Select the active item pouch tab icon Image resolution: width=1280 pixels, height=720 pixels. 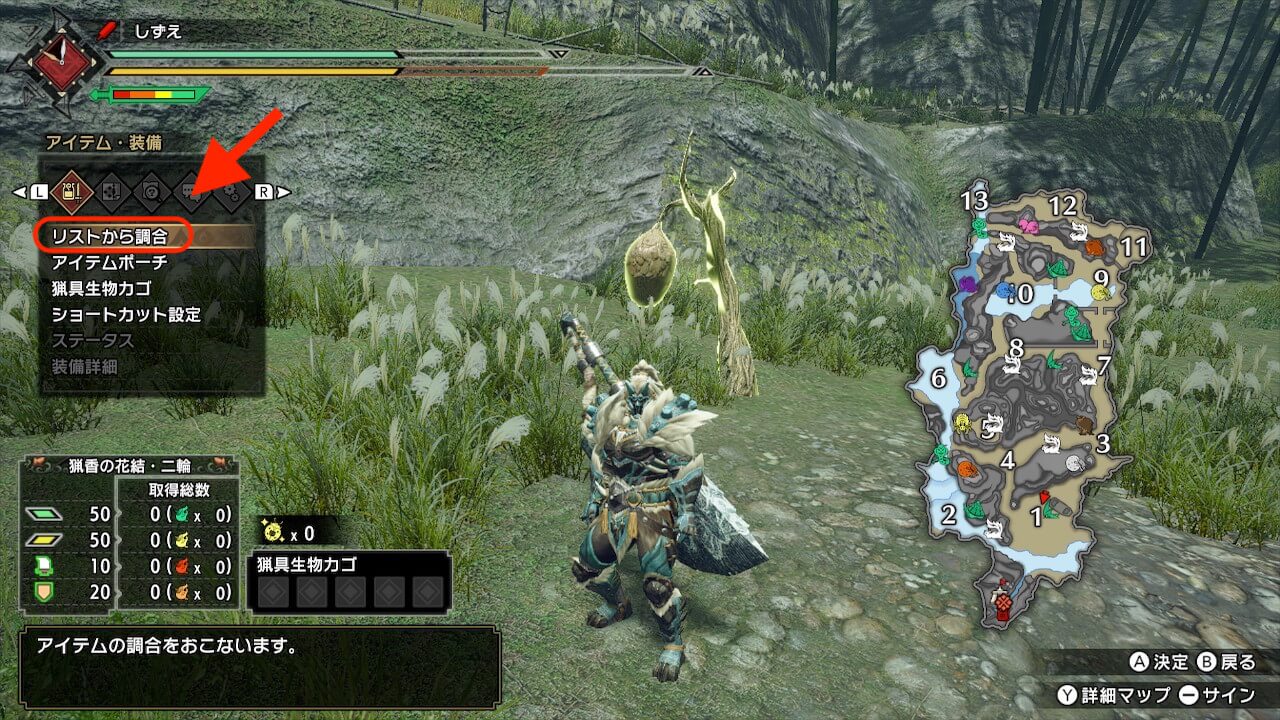[x=71, y=190]
